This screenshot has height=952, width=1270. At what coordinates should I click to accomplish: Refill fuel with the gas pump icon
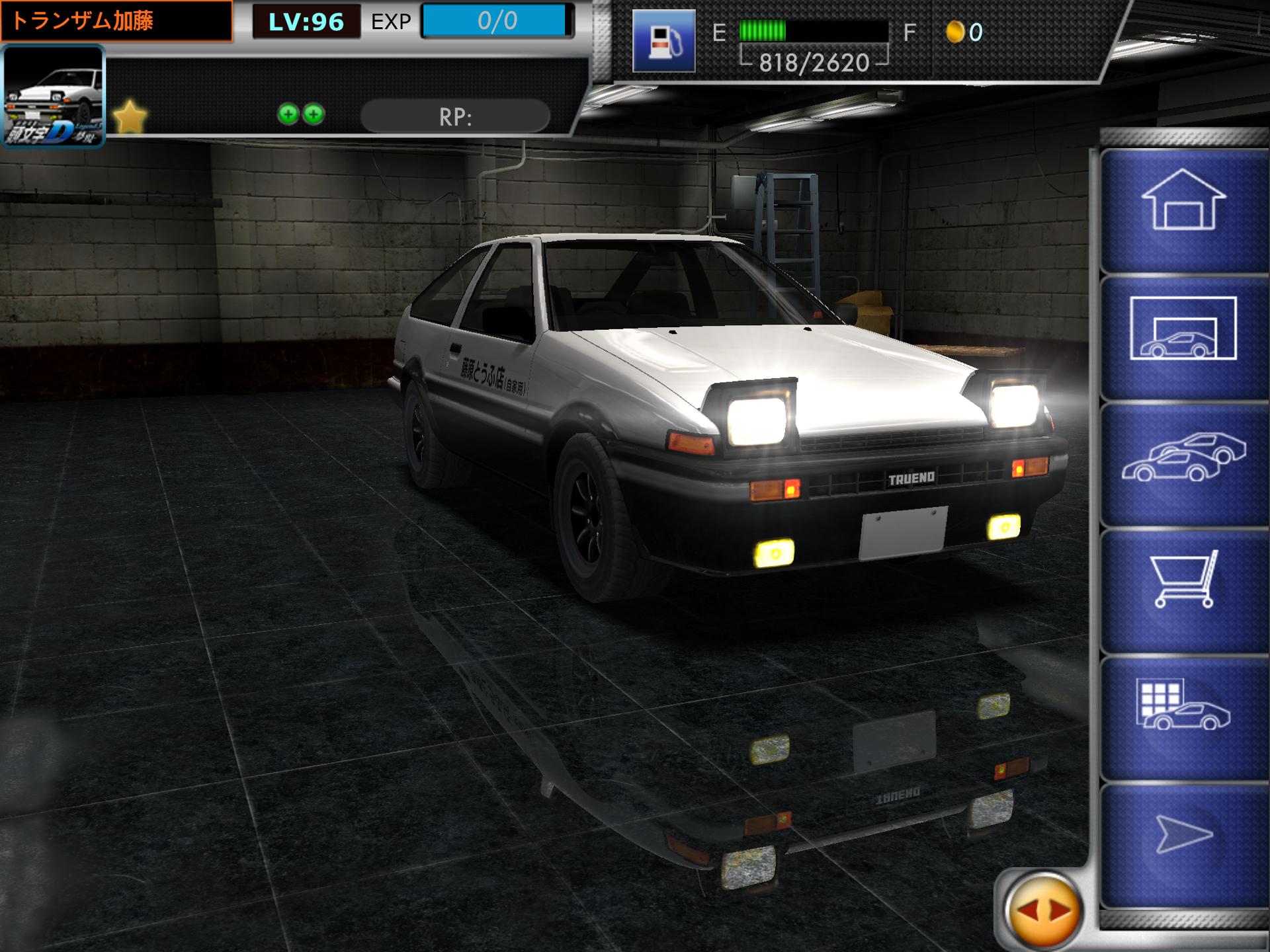point(663,41)
